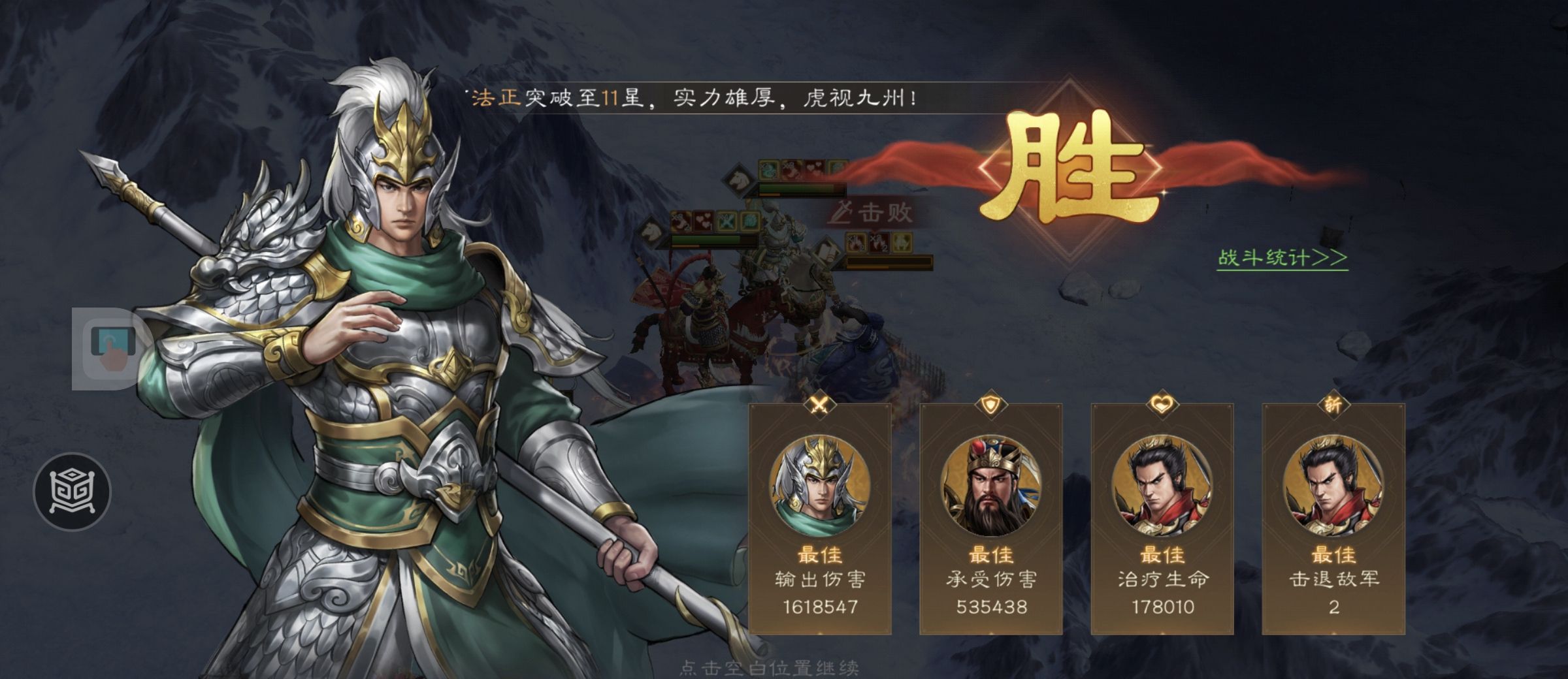Click the flag-bearer unit icon near the 击败 banner
This screenshot has height=679, width=1568.
(826, 251)
